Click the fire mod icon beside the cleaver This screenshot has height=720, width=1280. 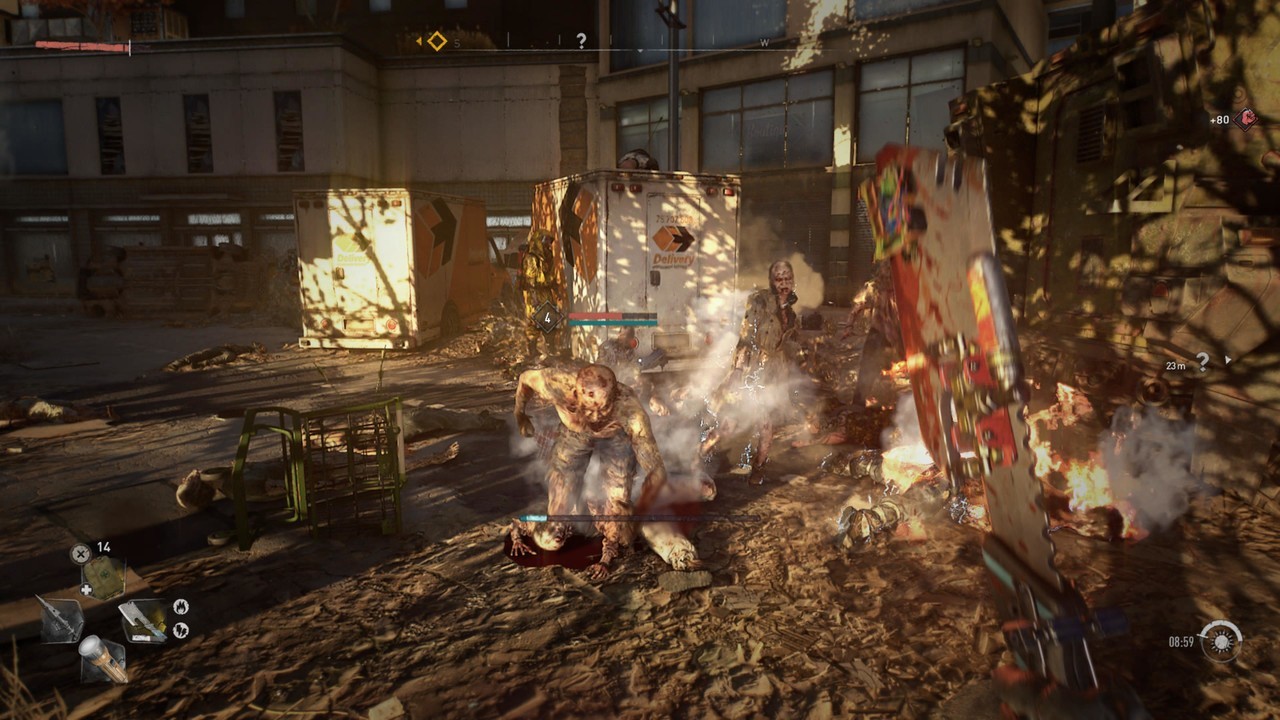[182, 608]
